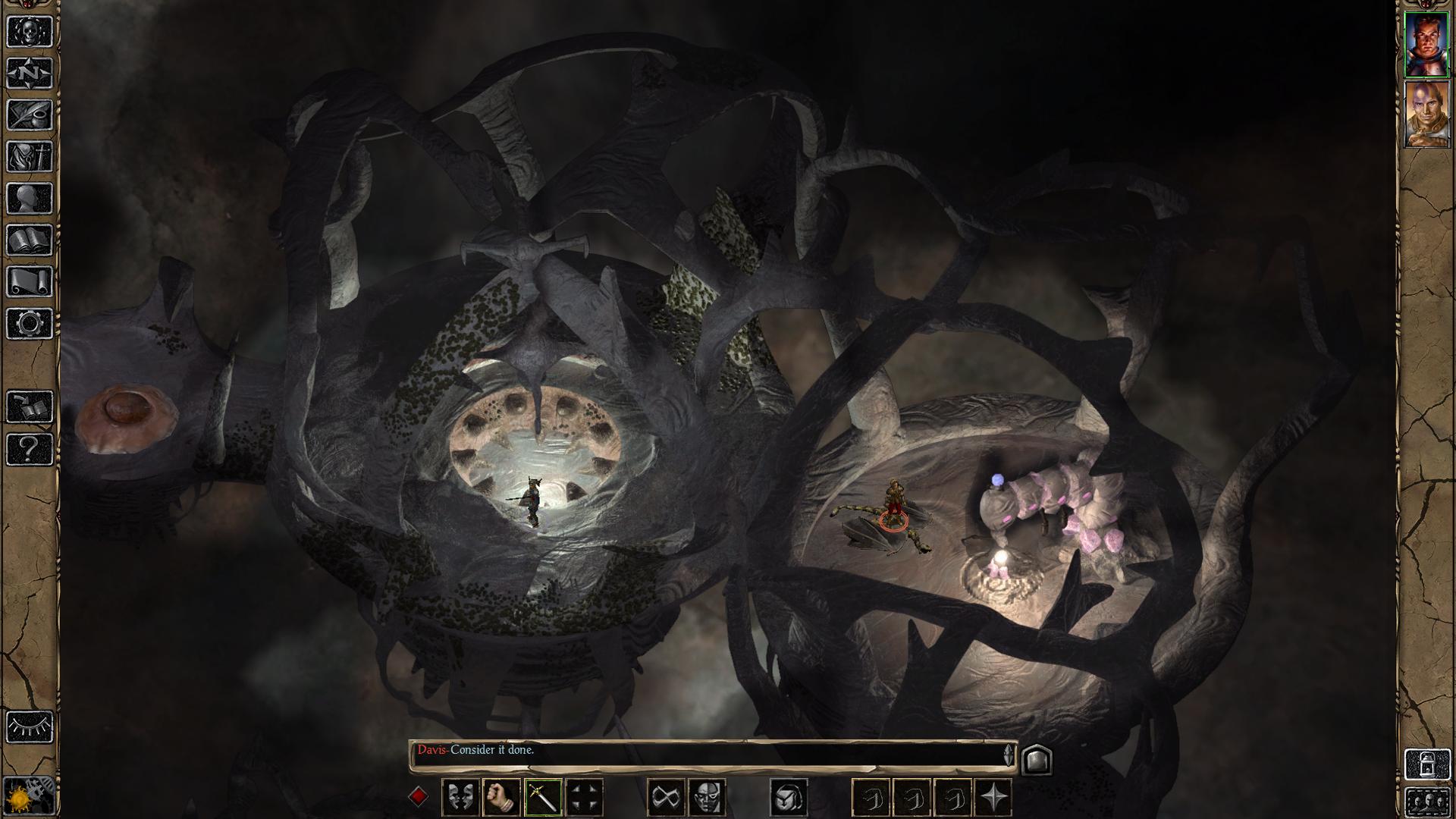
Task: Toggle the padlock button on right sidebar
Action: [x=1426, y=764]
